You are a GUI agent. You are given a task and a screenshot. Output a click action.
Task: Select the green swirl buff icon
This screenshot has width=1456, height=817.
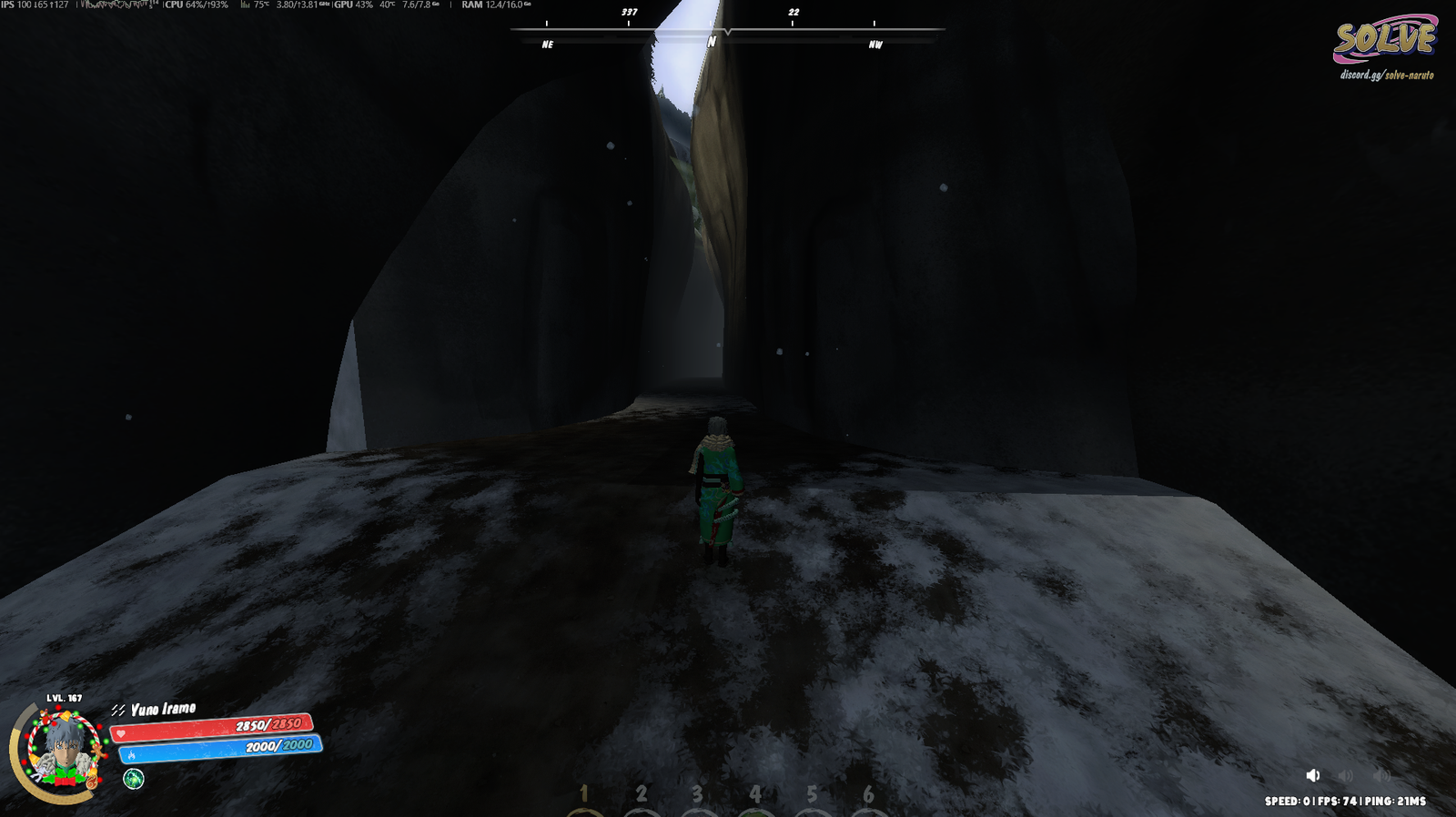click(x=134, y=779)
